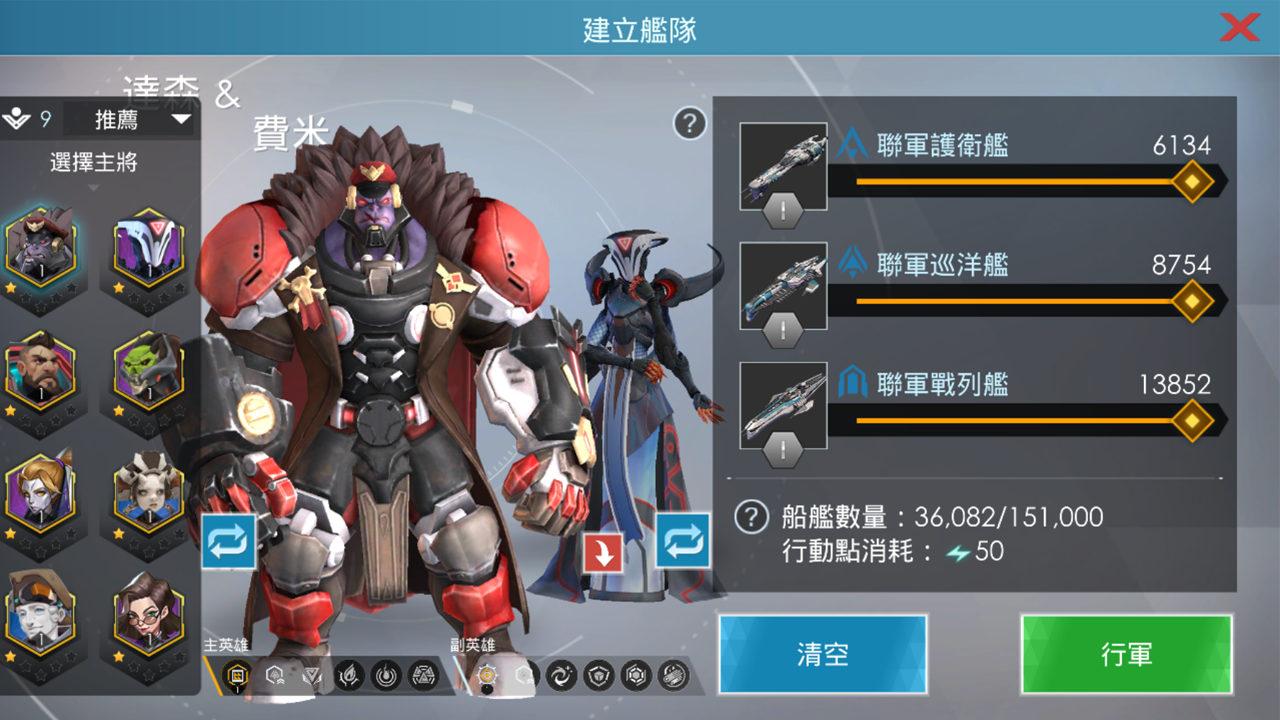Viewport: 1280px width, 720px height.
Task: Open the 推薦 sorting dropdown
Action: [128, 119]
